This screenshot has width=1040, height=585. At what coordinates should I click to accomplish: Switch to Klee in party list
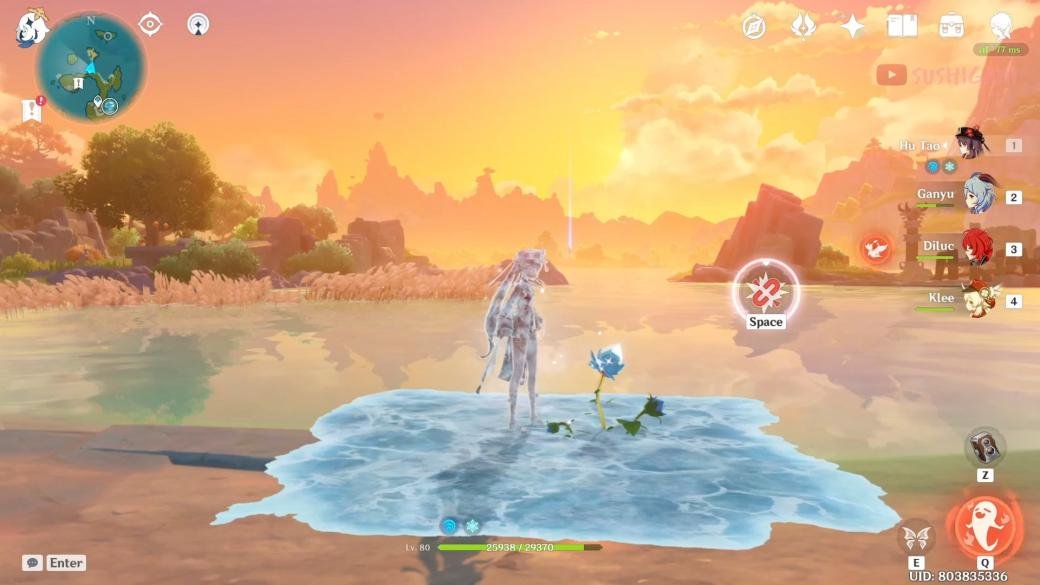977,300
